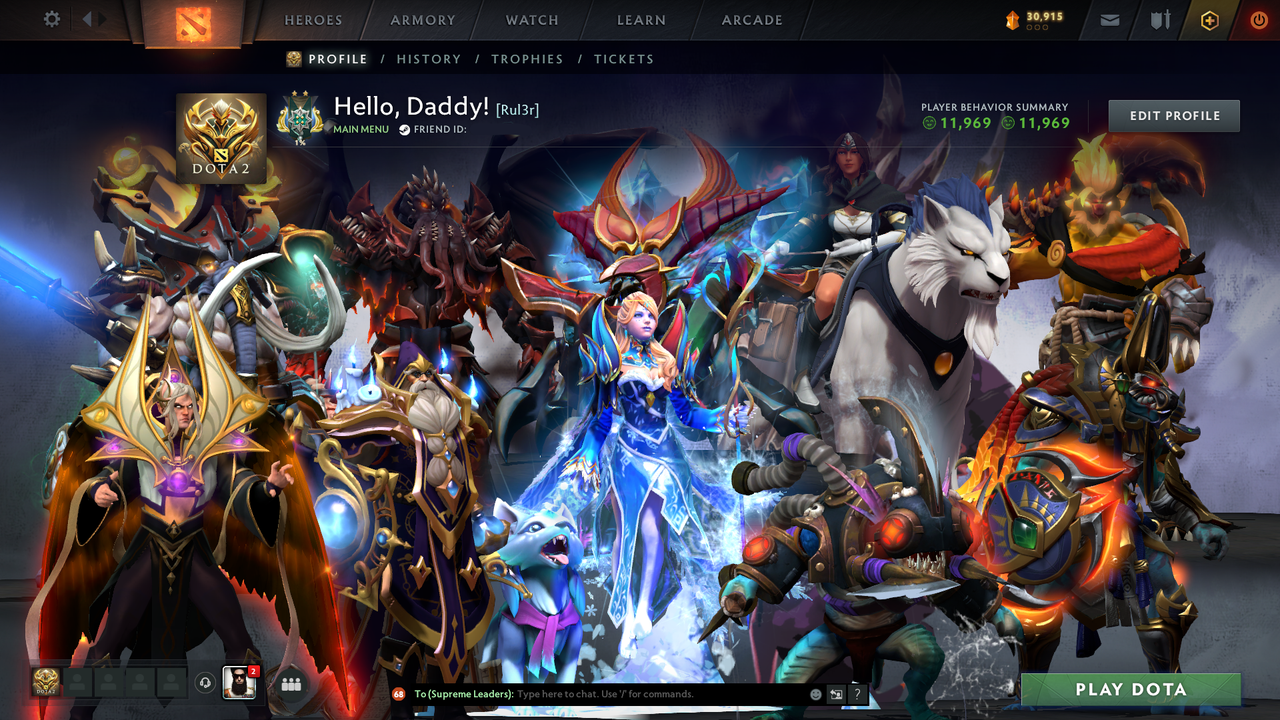Click the question mark icon beside chat
Screen dimensions: 1280x720
[857, 693]
